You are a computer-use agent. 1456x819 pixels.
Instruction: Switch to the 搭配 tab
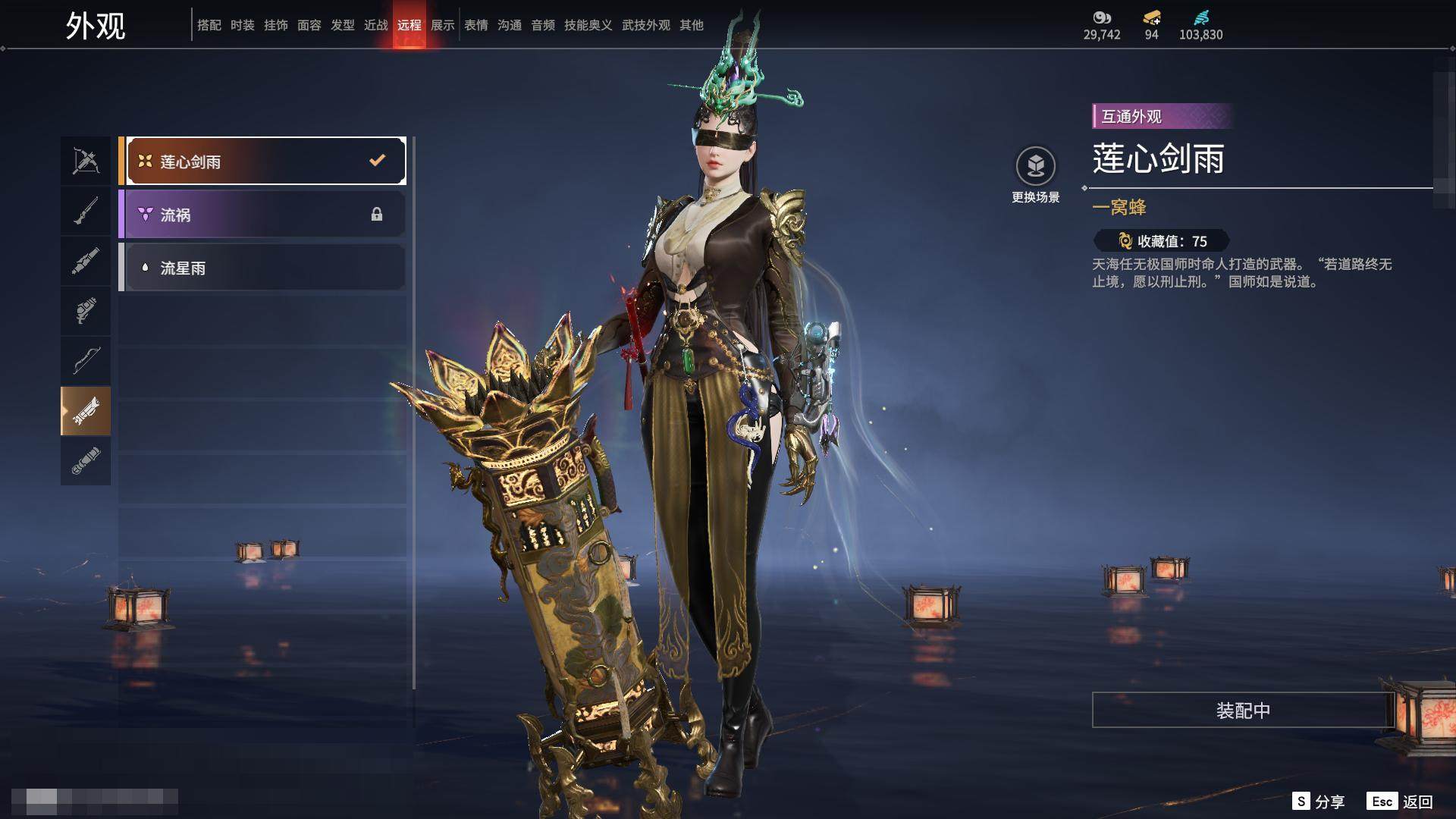209,25
